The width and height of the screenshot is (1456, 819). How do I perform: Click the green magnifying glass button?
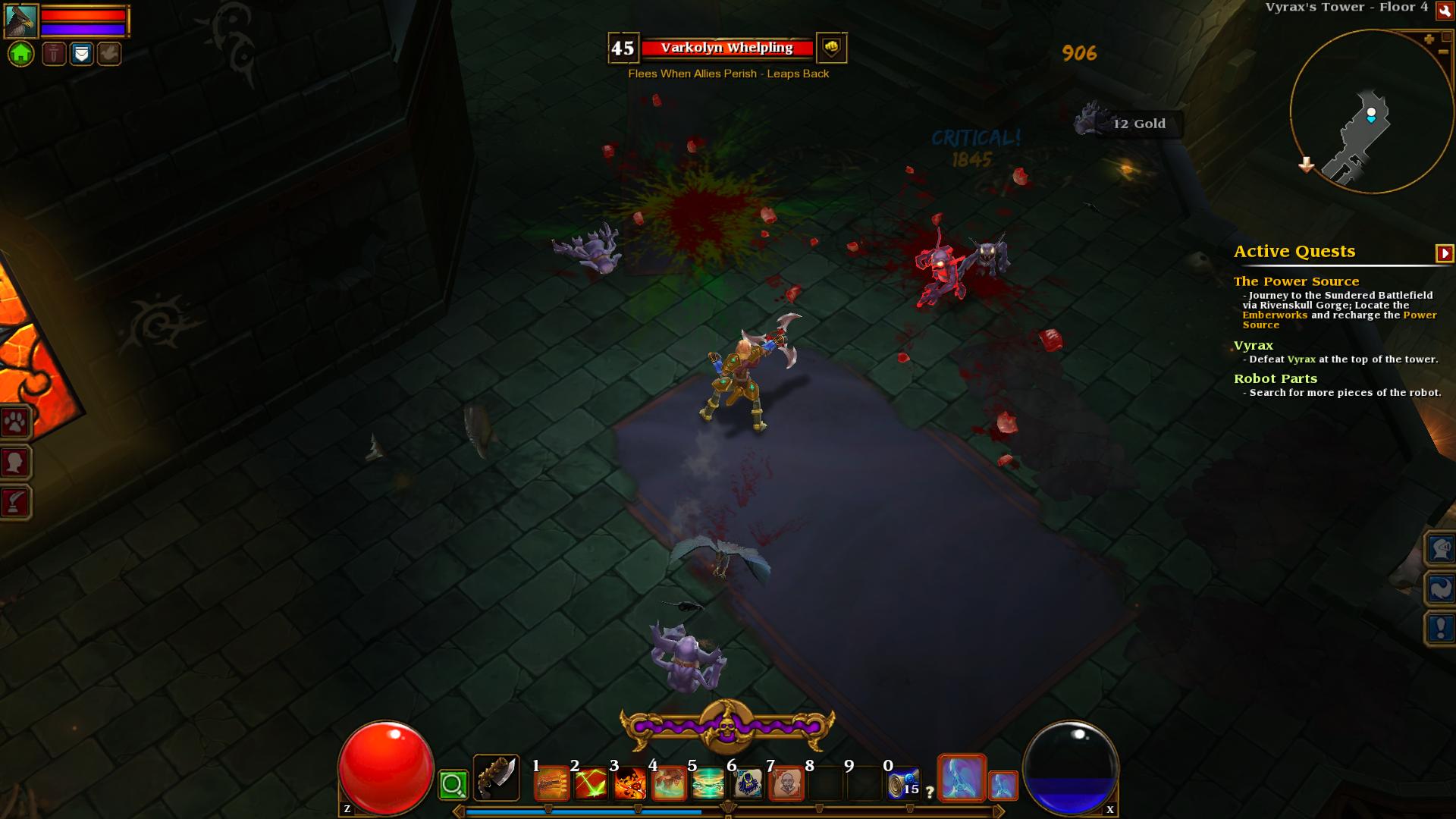[x=453, y=785]
